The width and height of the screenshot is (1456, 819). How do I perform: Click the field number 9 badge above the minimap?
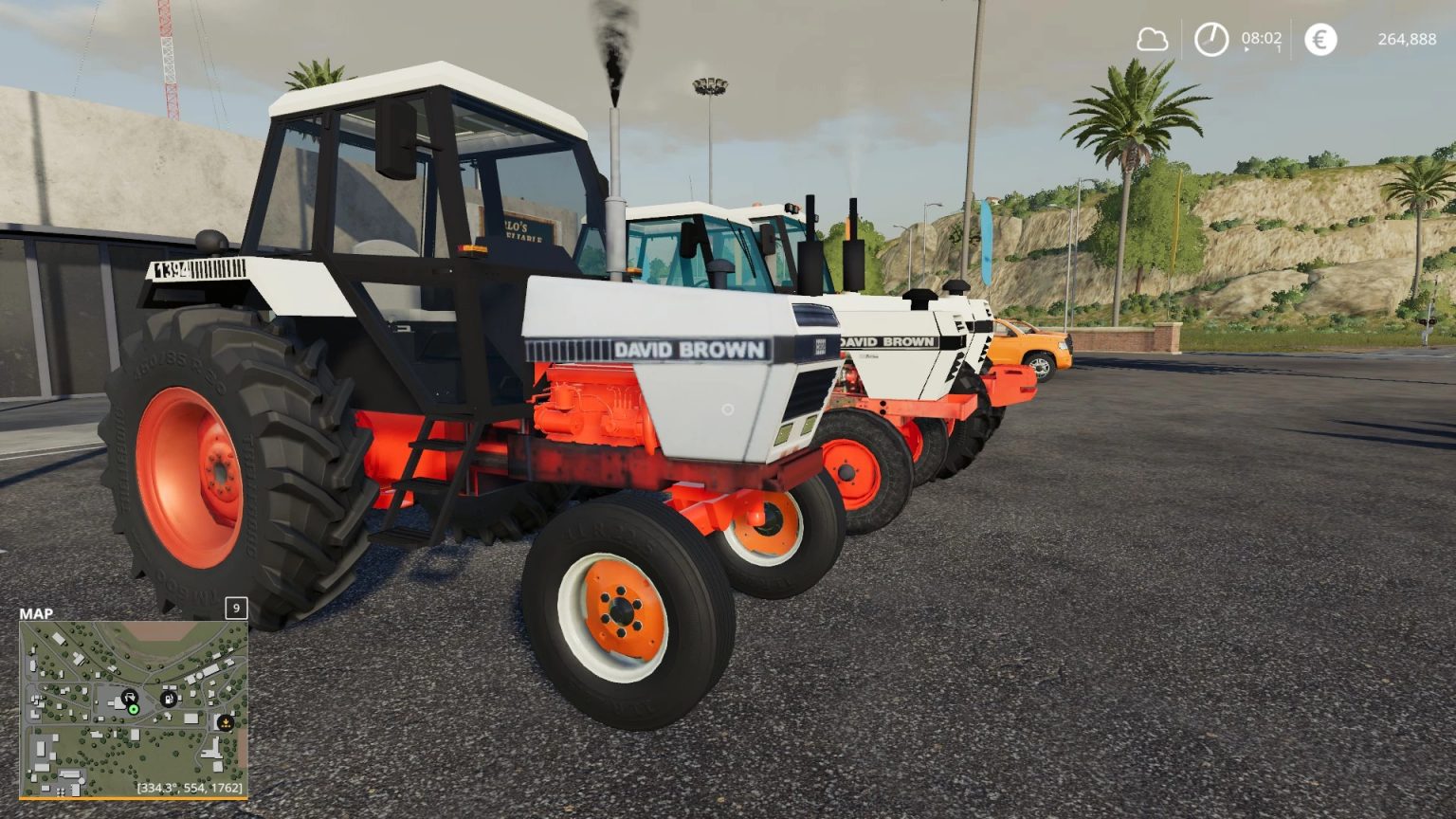pos(235,608)
